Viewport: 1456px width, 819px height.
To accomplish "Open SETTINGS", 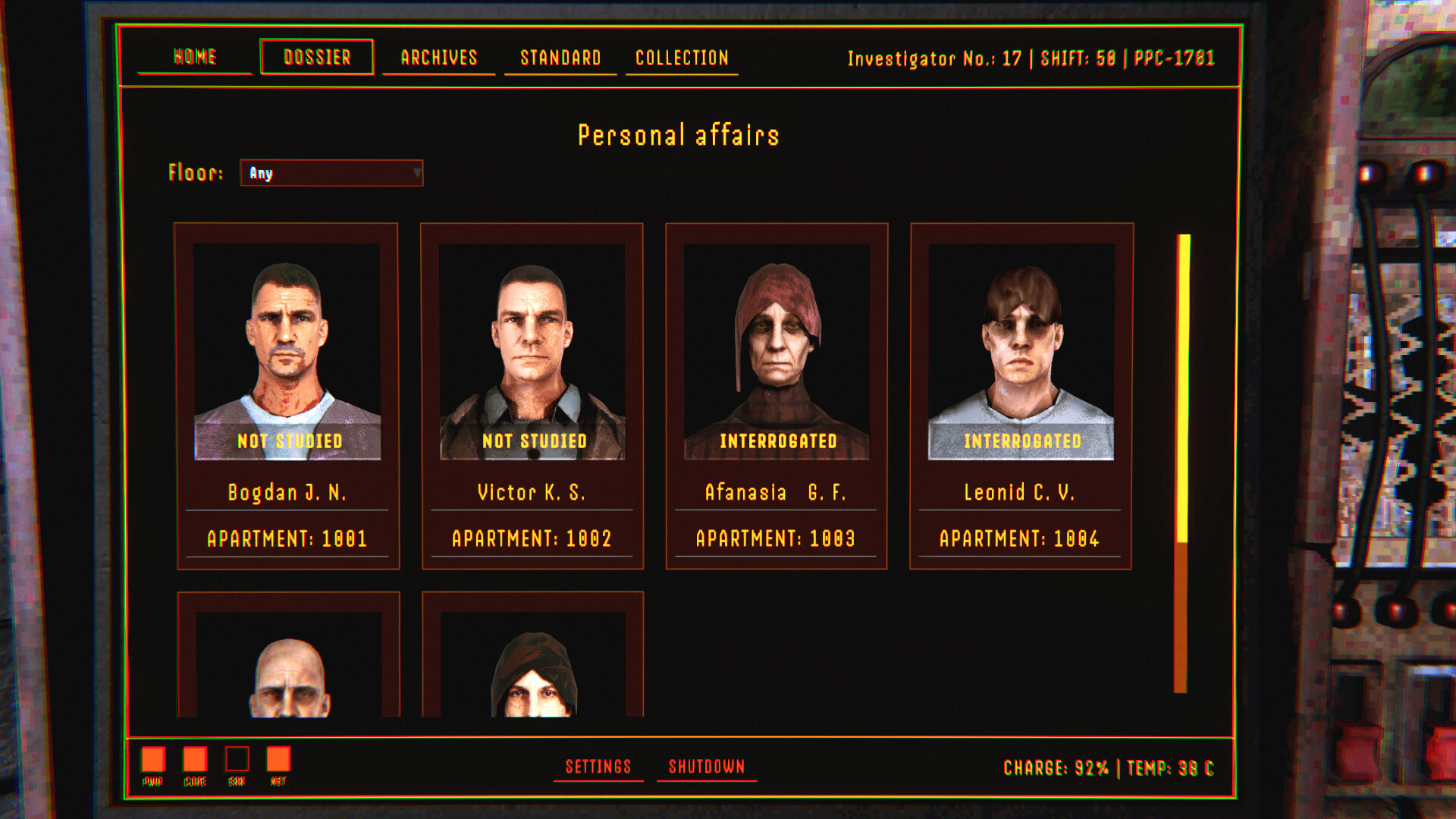I will [x=598, y=767].
